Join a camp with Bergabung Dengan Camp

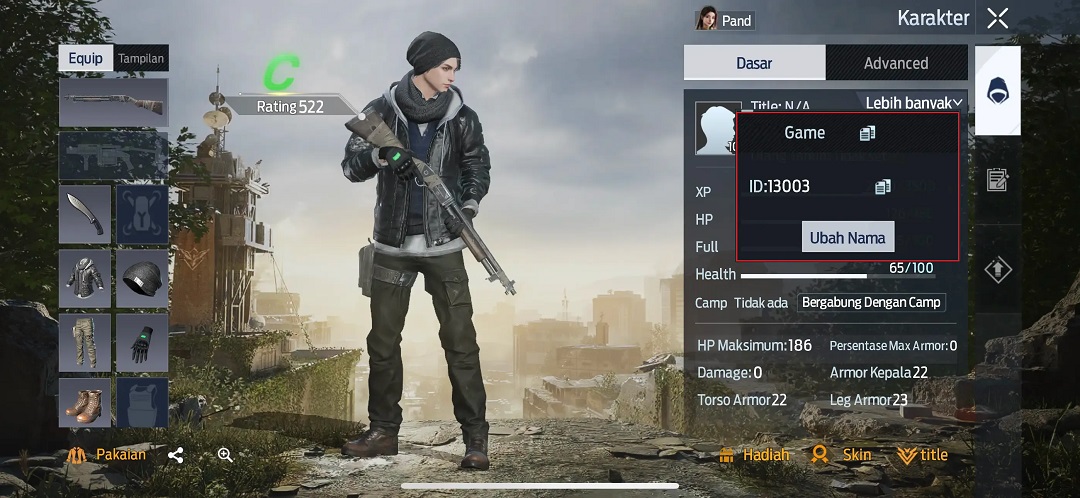click(x=872, y=303)
